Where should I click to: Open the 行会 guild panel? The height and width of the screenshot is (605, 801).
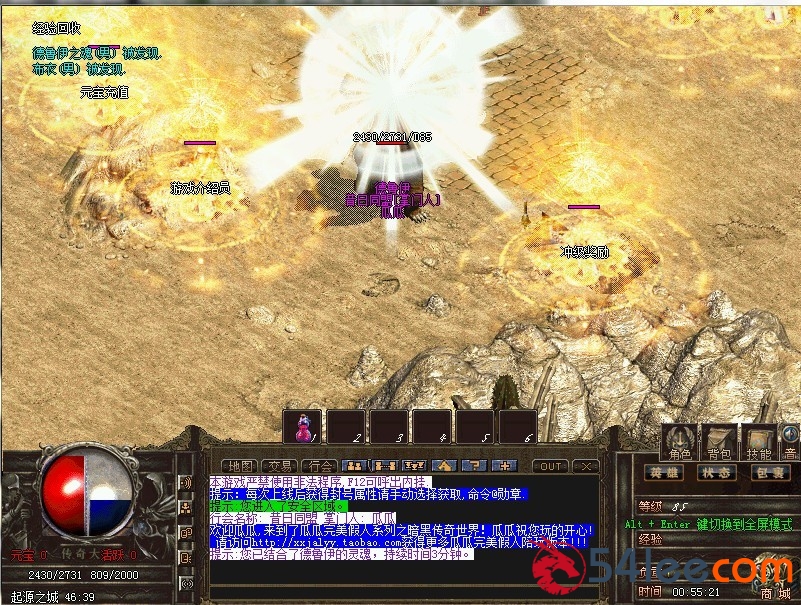click(x=319, y=466)
